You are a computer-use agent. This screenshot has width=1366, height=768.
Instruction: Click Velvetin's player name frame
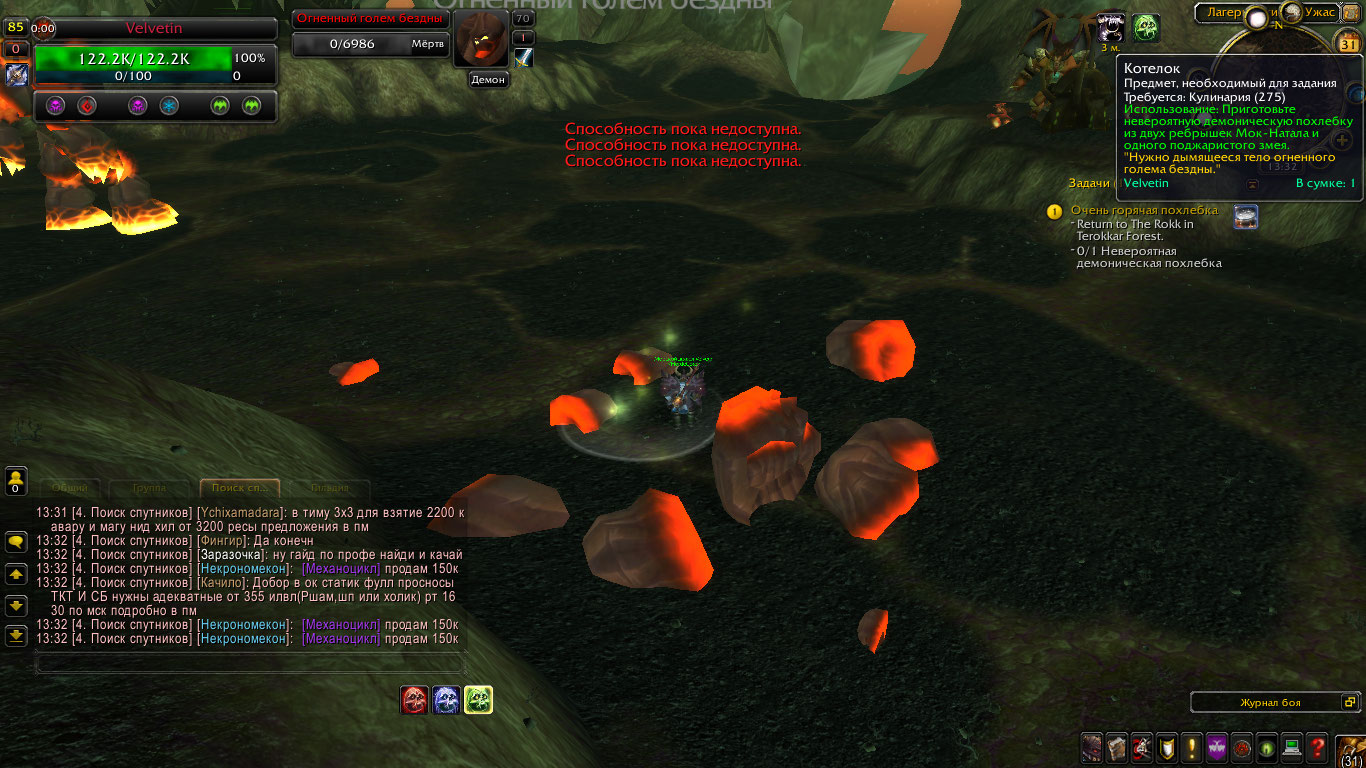(154, 29)
